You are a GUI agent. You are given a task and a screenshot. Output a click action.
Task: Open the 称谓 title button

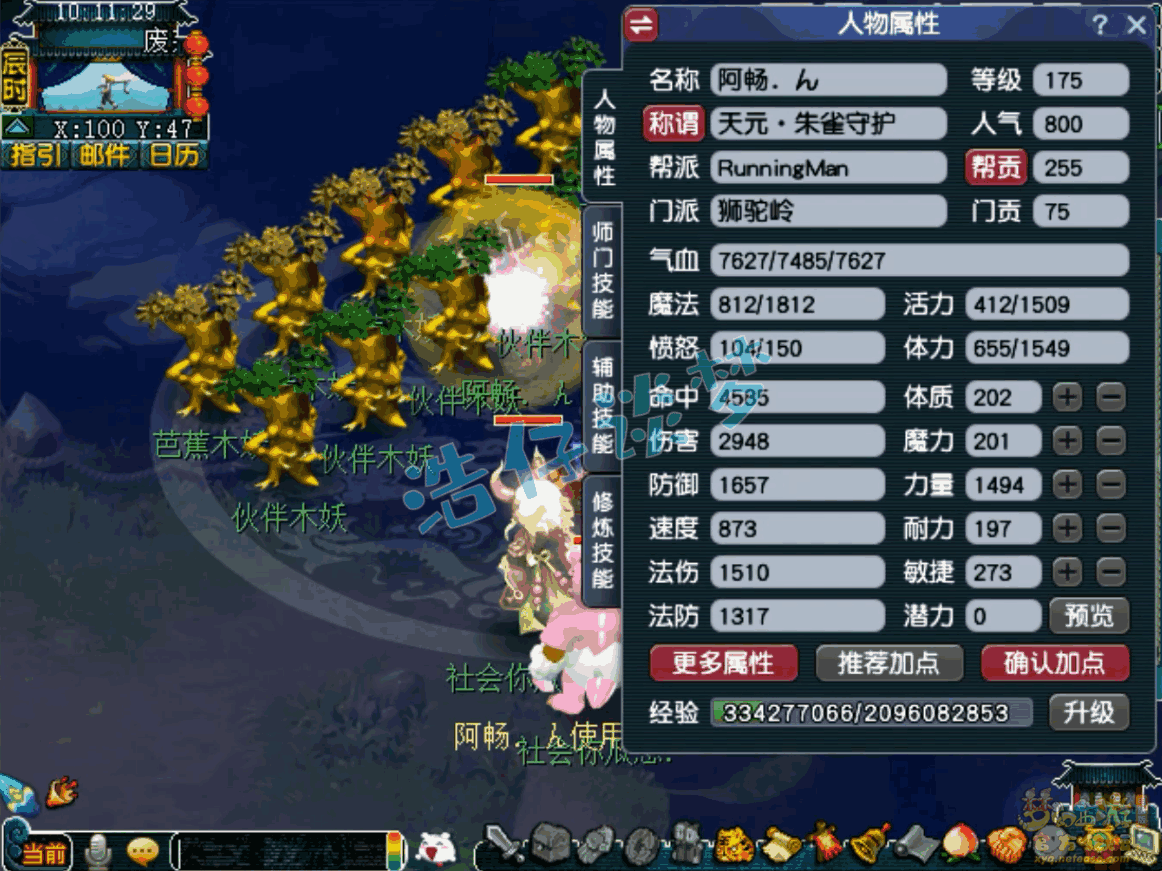click(x=673, y=124)
